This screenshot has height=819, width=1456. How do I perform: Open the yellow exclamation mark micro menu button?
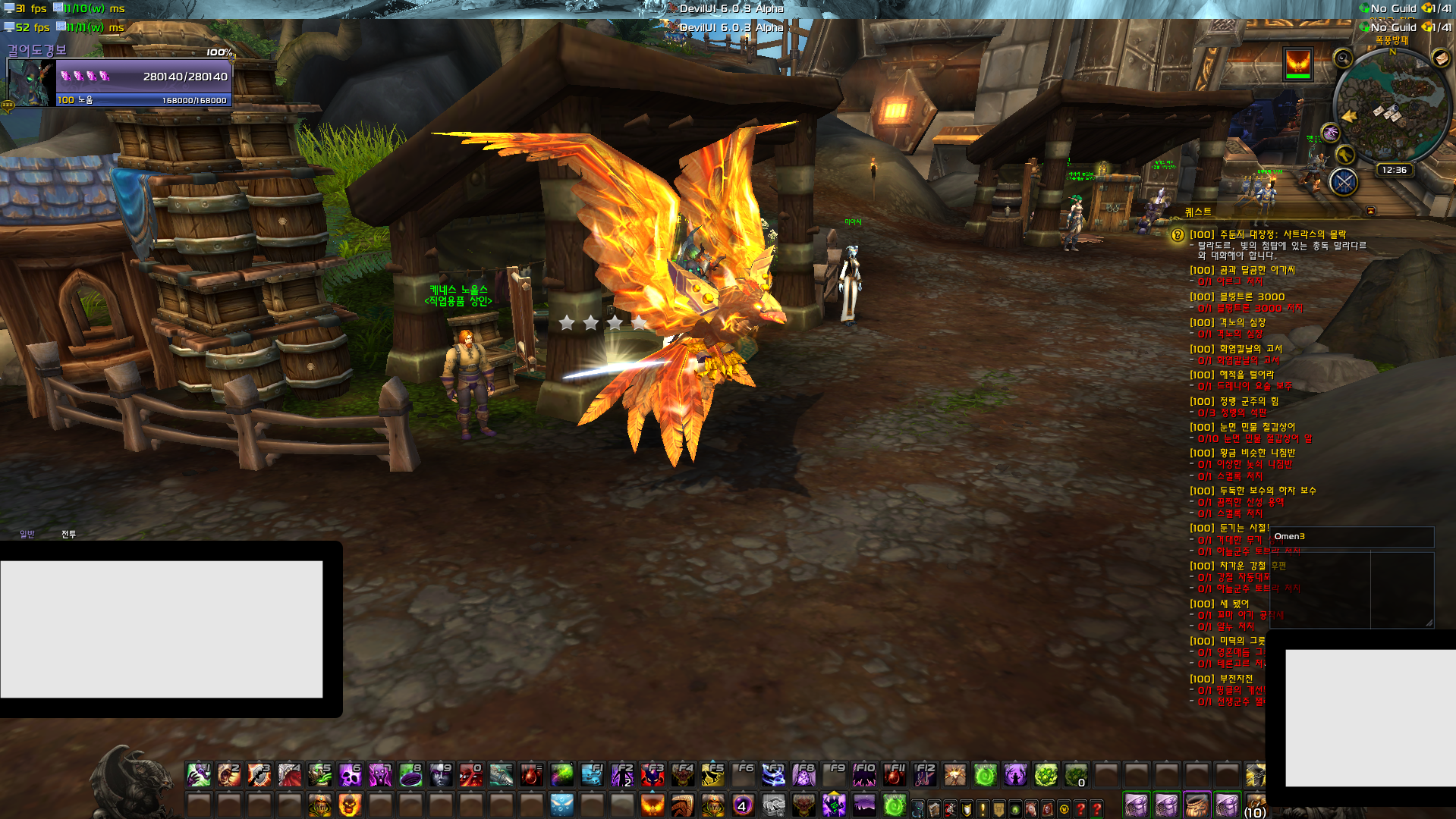pos(983,809)
